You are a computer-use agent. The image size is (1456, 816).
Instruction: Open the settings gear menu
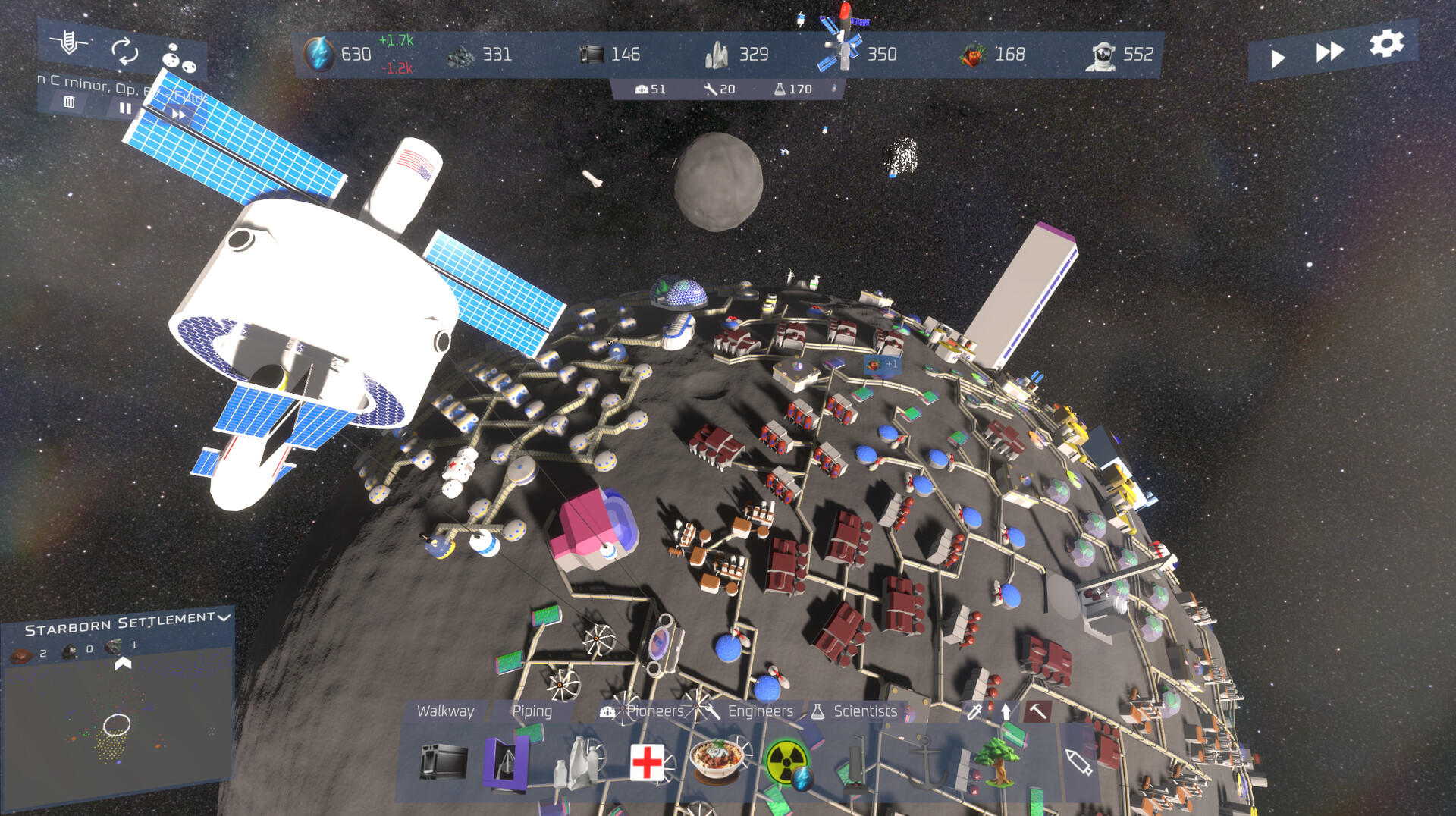click(x=1386, y=43)
